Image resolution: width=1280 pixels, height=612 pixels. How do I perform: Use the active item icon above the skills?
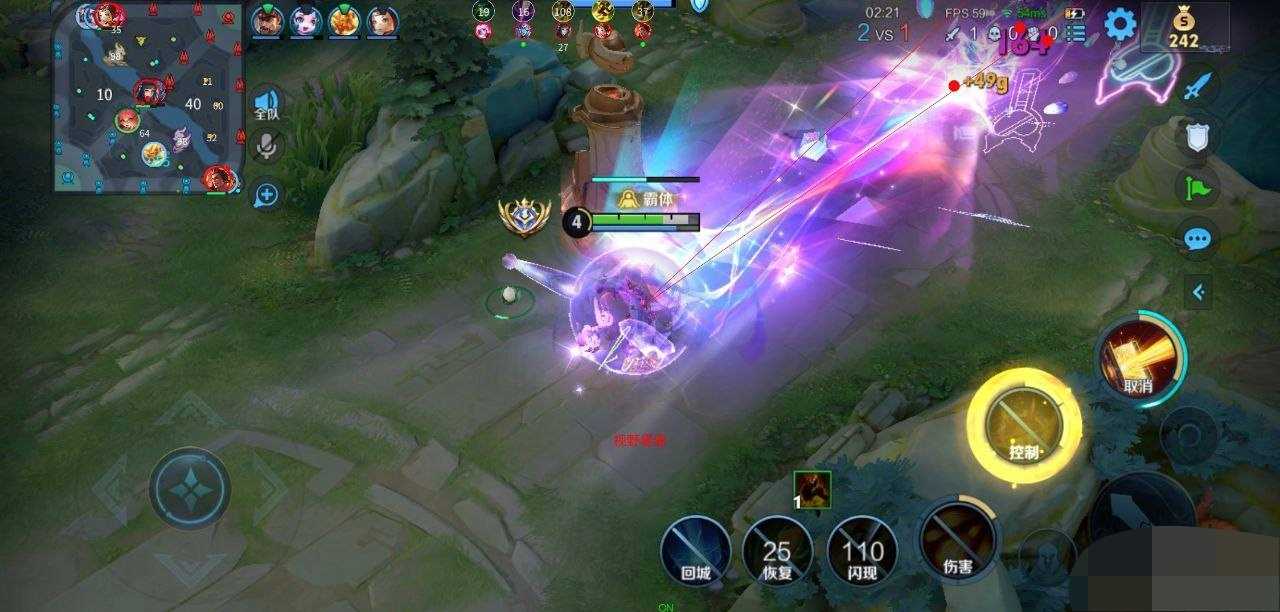pos(813,490)
